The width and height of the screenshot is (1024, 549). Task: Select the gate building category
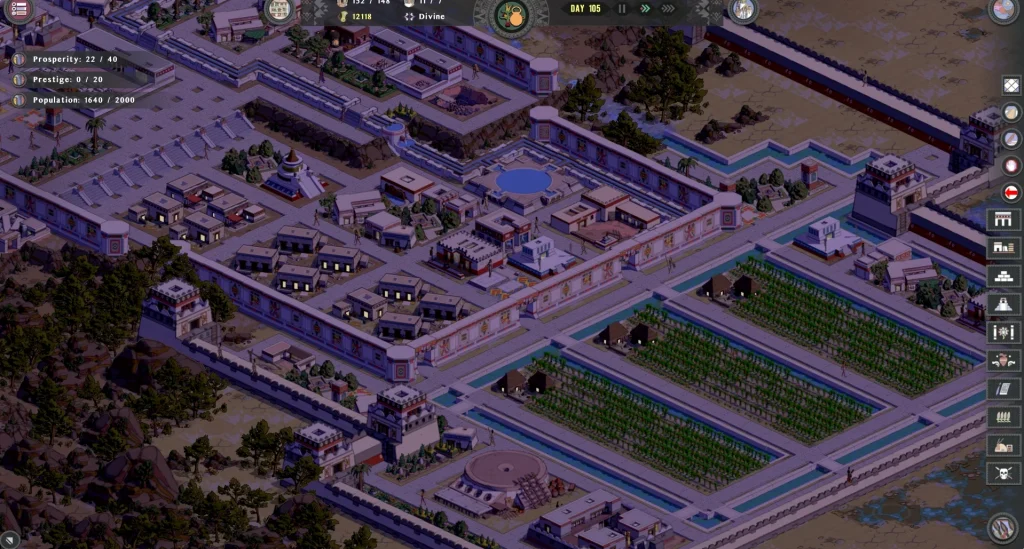(x=1003, y=219)
